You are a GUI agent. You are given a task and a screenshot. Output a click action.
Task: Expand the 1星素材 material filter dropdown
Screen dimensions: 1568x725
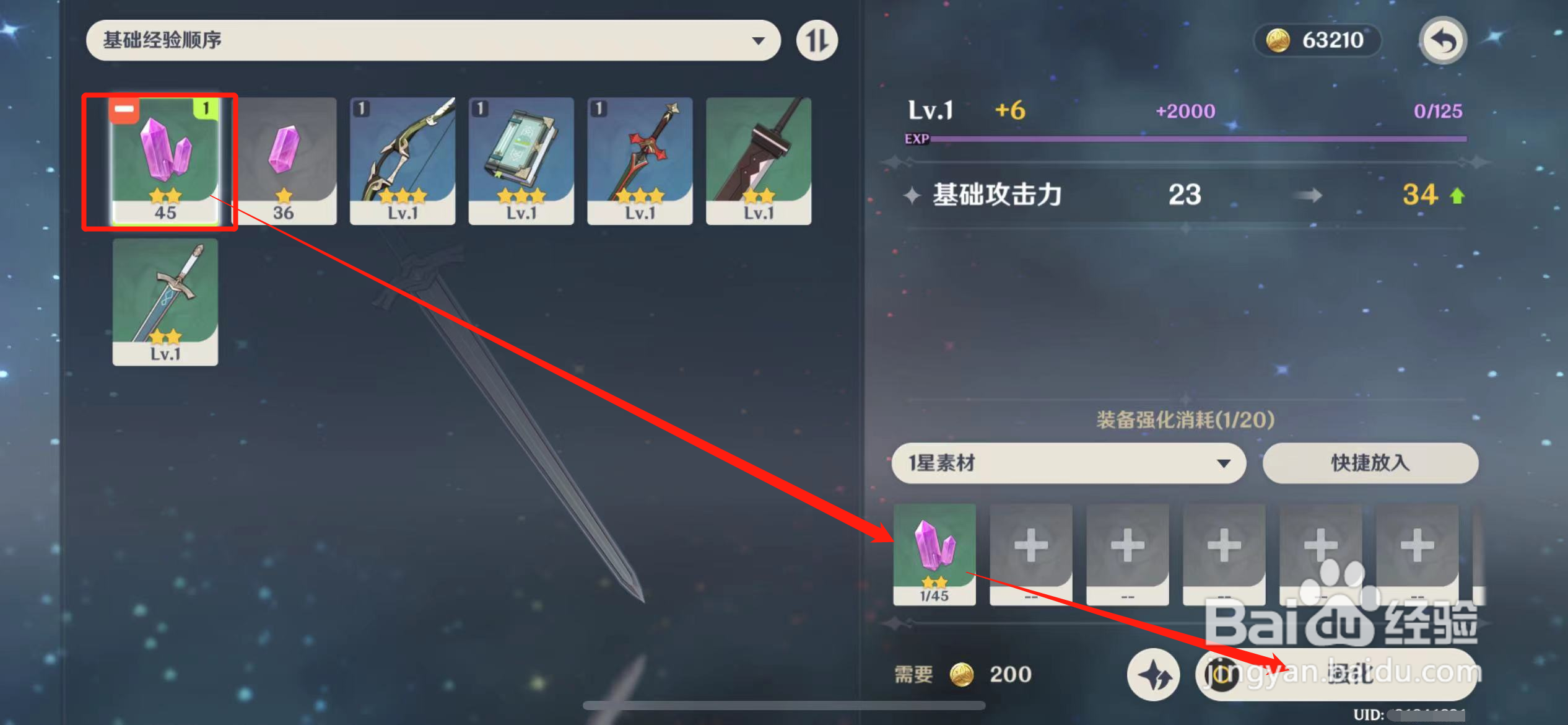(x=1068, y=464)
